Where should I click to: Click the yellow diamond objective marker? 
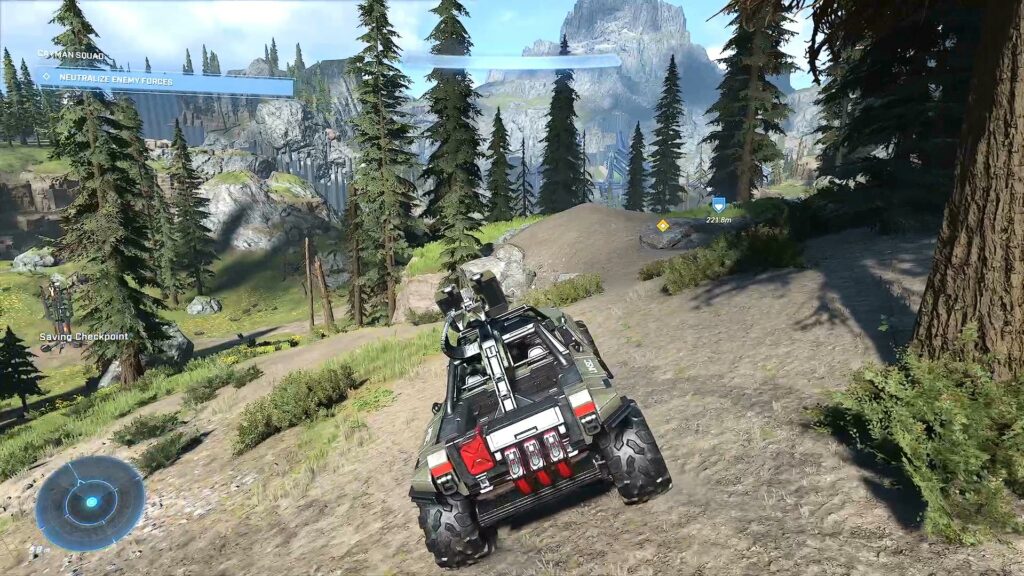[x=662, y=225]
